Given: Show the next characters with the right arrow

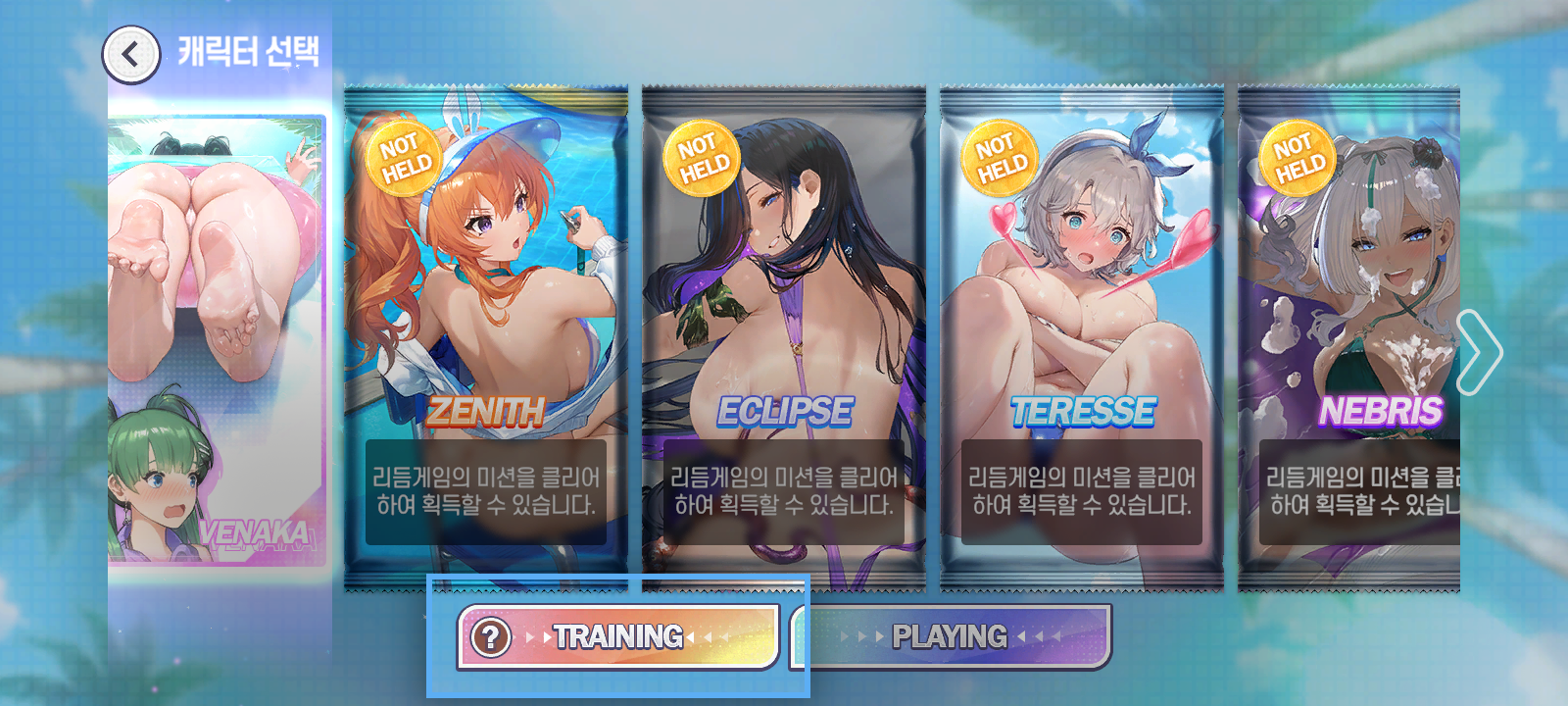Looking at the screenshot, I should click(1478, 352).
